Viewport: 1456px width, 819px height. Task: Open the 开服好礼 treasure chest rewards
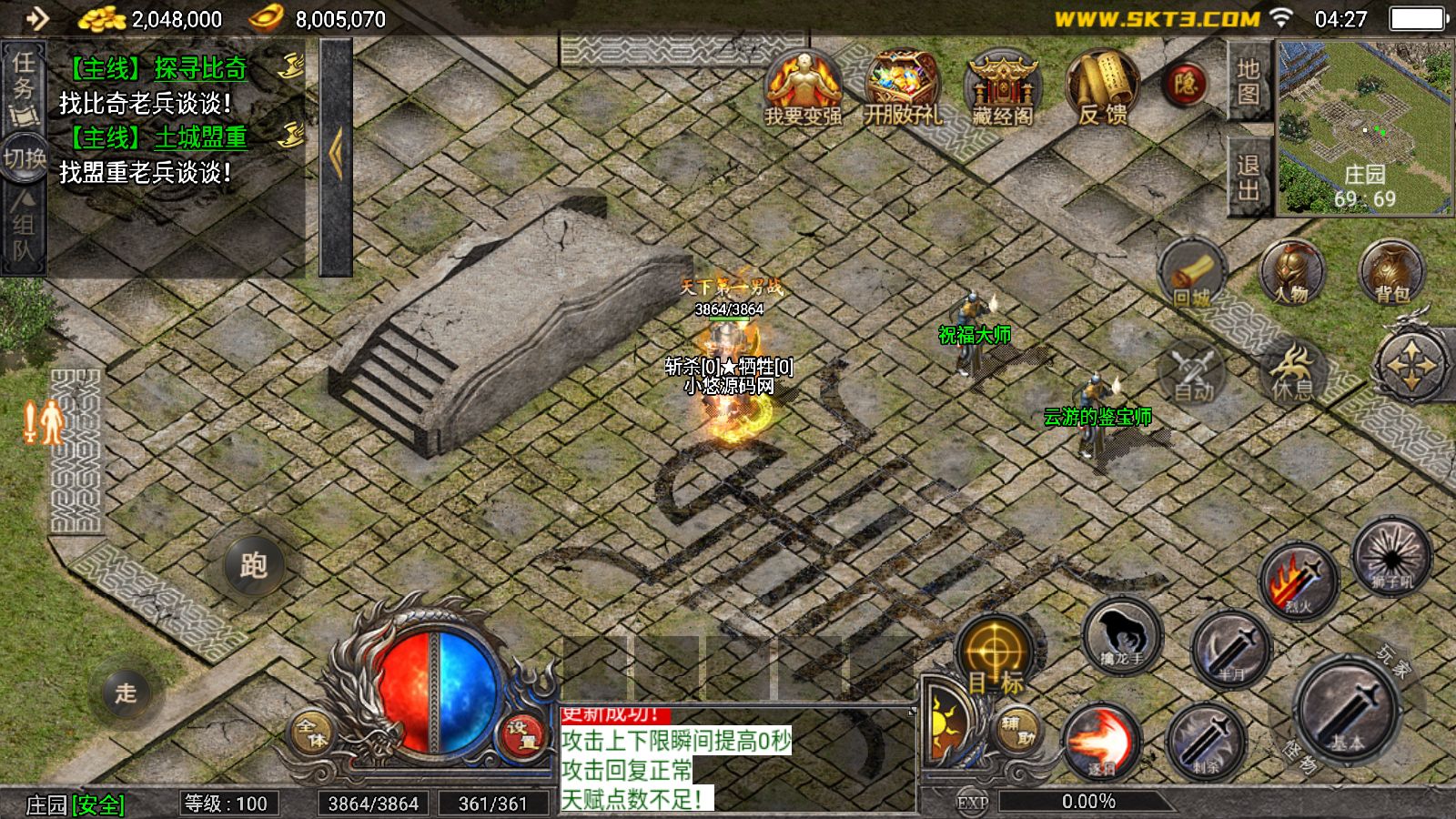click(x=902, y=86)
